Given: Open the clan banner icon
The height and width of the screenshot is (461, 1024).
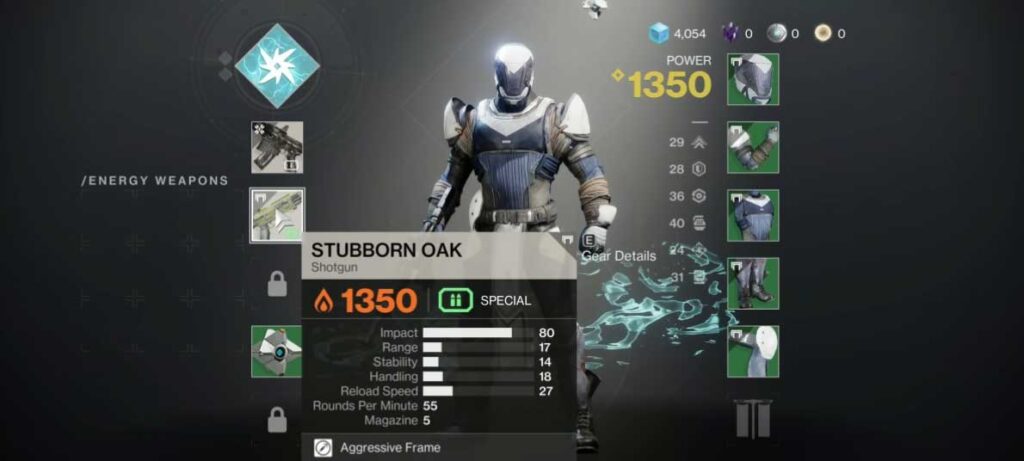Looking at the screenshot, I should click(753, 419).
